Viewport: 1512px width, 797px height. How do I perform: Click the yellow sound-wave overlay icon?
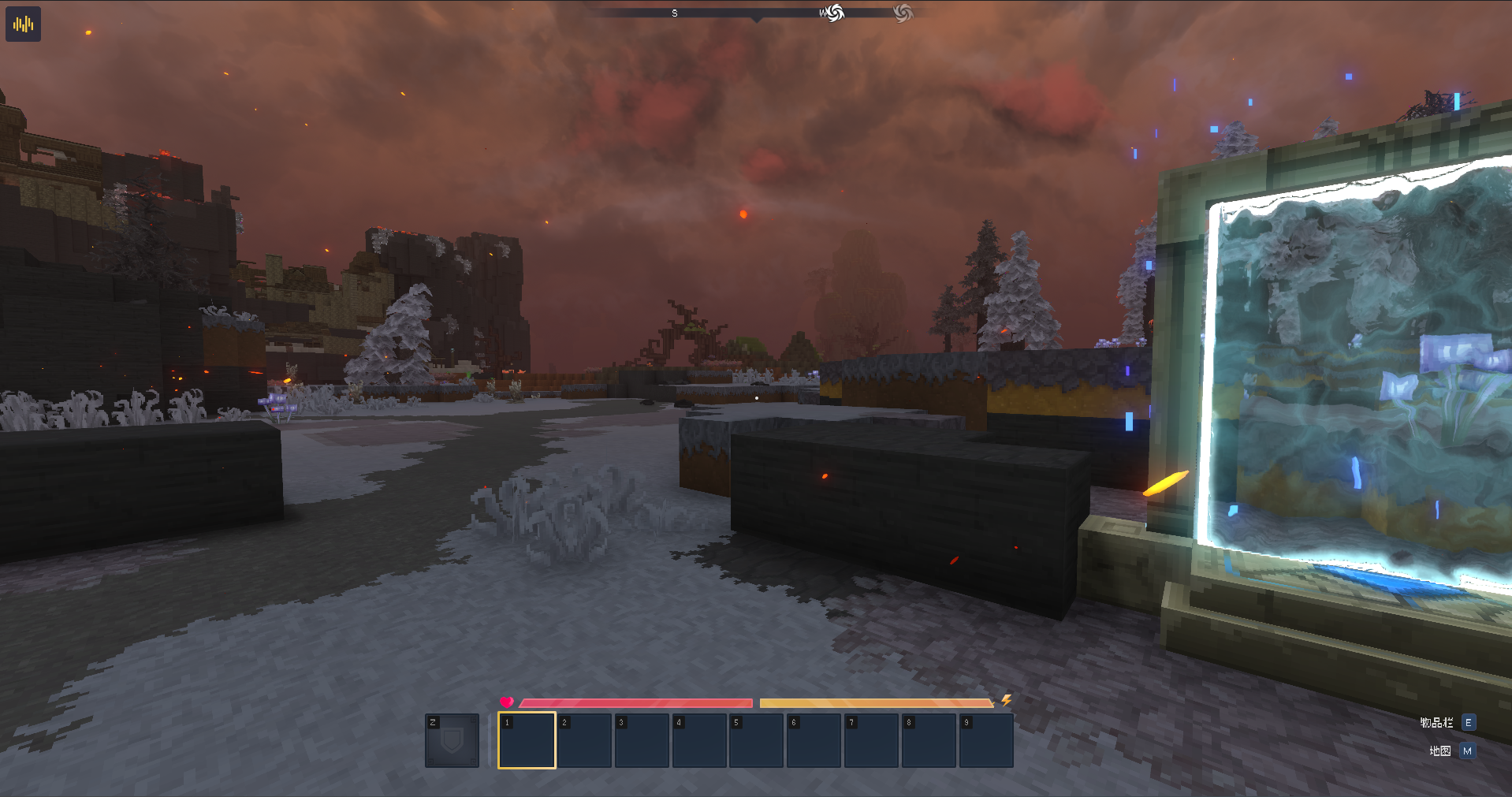[x=23, y=24]
